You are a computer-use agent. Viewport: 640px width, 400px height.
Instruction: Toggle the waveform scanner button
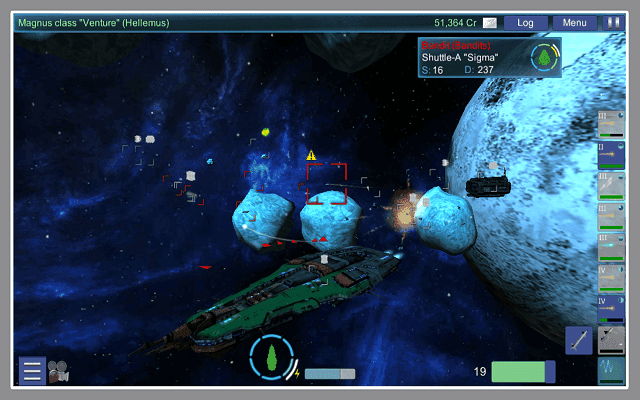[611, 370]
